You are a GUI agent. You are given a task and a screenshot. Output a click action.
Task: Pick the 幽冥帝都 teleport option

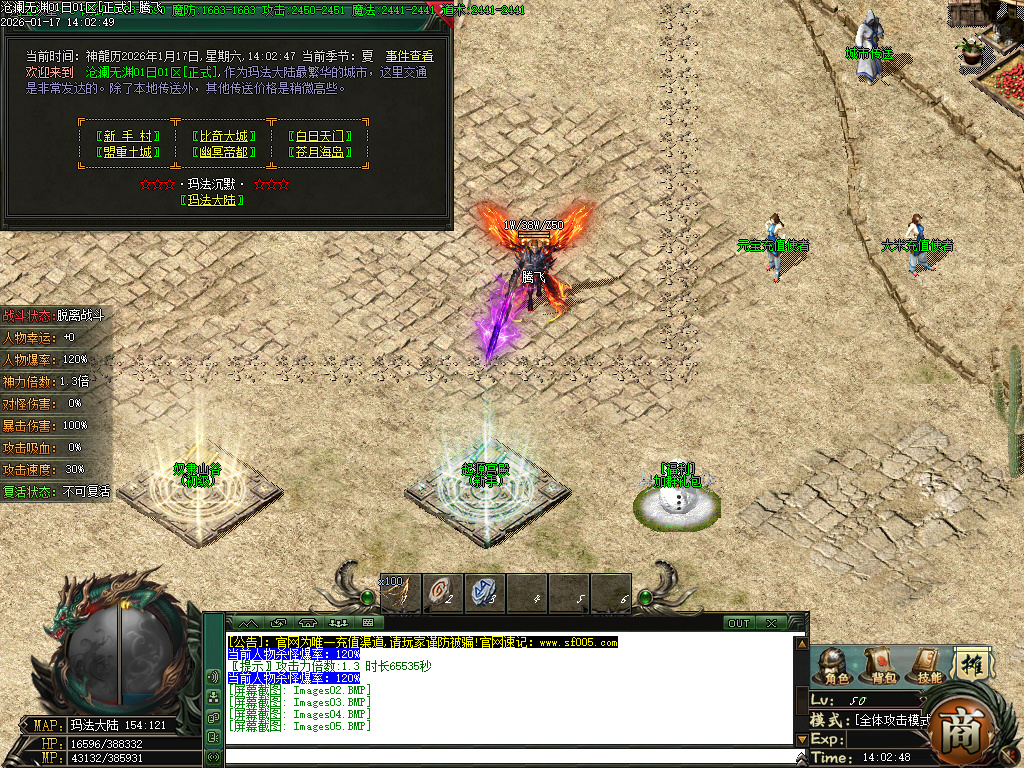(x=220, y=152)
